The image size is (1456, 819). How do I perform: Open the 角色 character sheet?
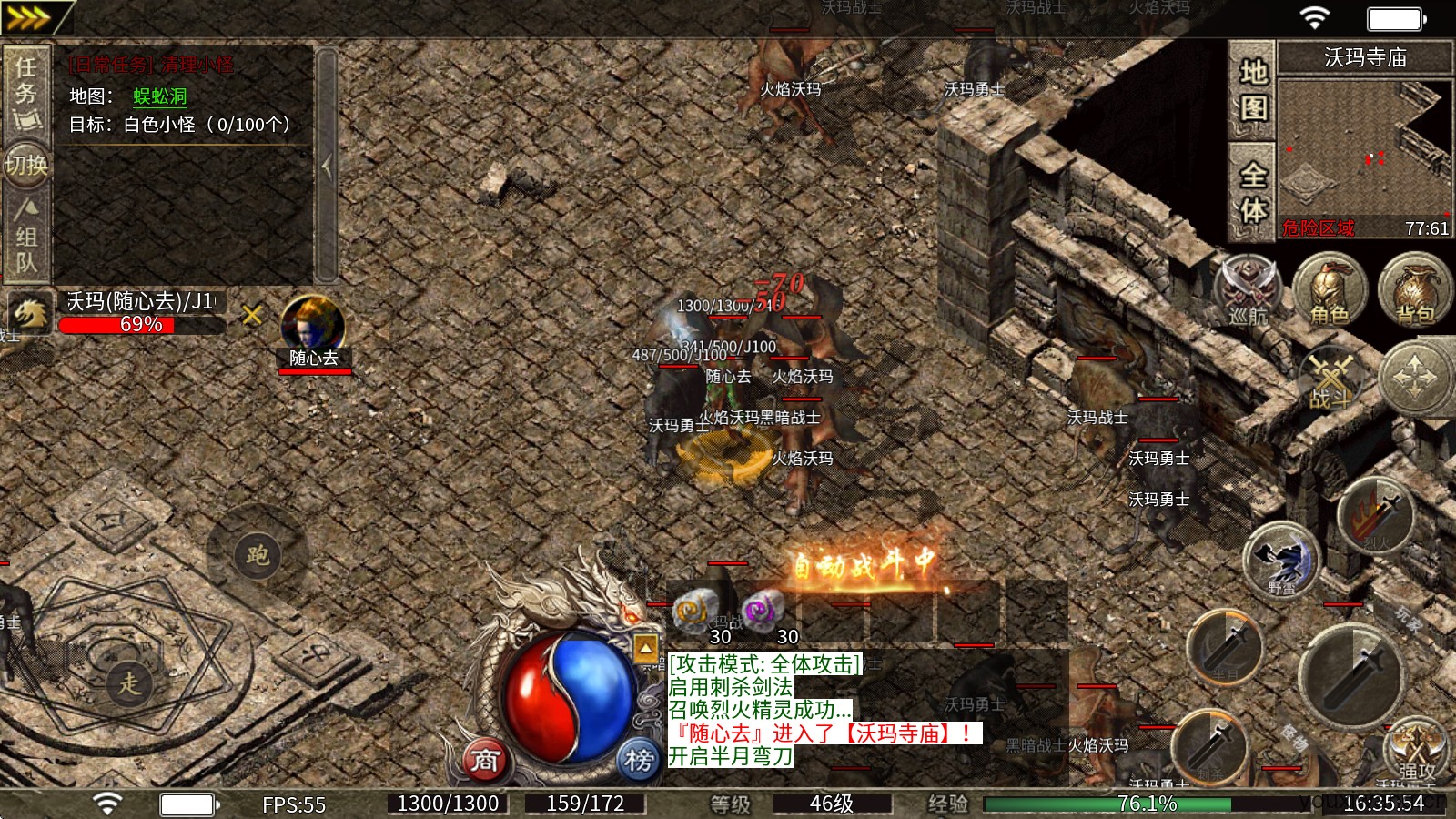coord(1330,289)
